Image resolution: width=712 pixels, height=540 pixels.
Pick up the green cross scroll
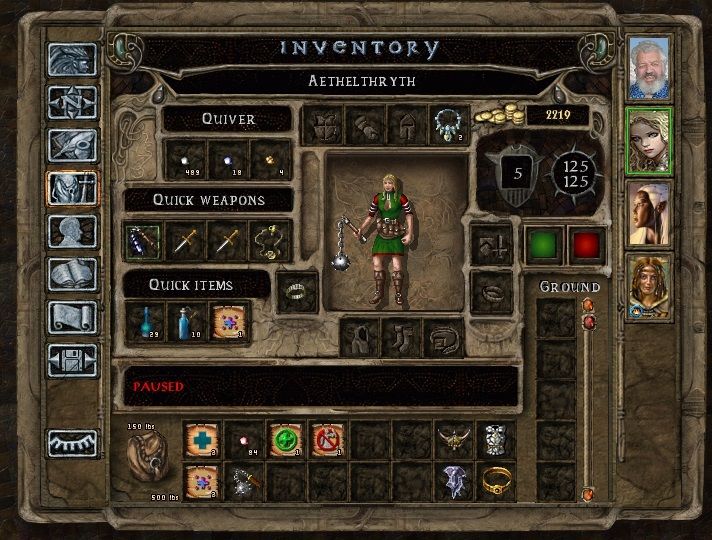(287, 439)
